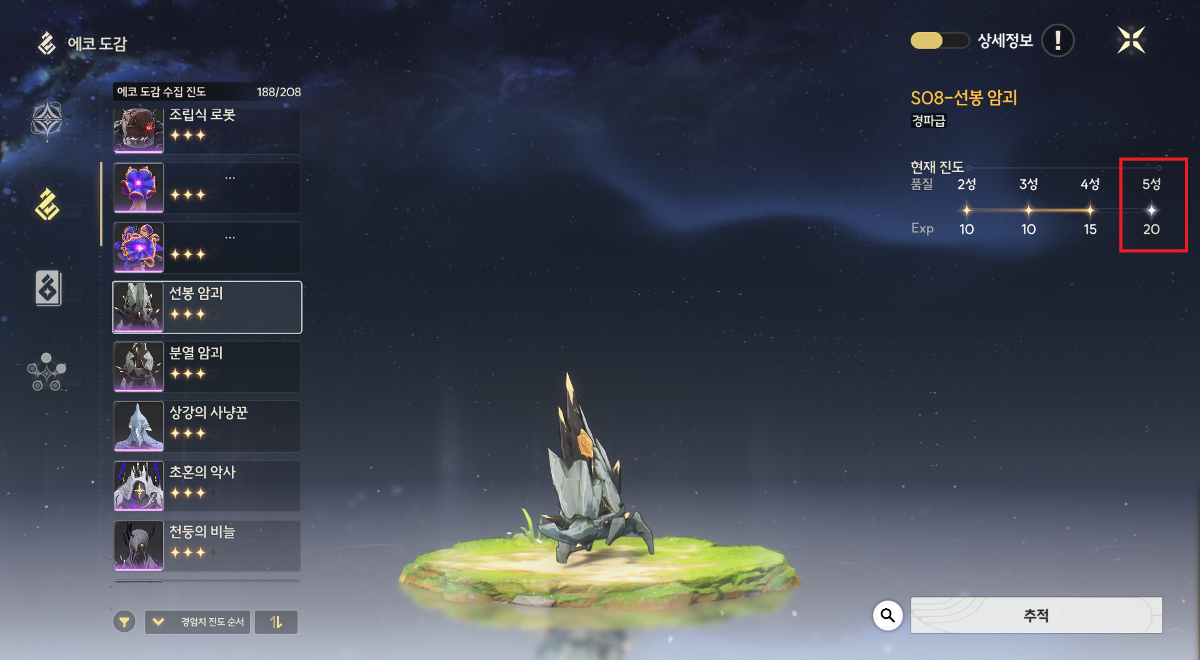Image resolution: width=1200 pixels, height=660 pixels.
Task: Switch to the card-shaped sidebar tab
Action: point(47,288)
